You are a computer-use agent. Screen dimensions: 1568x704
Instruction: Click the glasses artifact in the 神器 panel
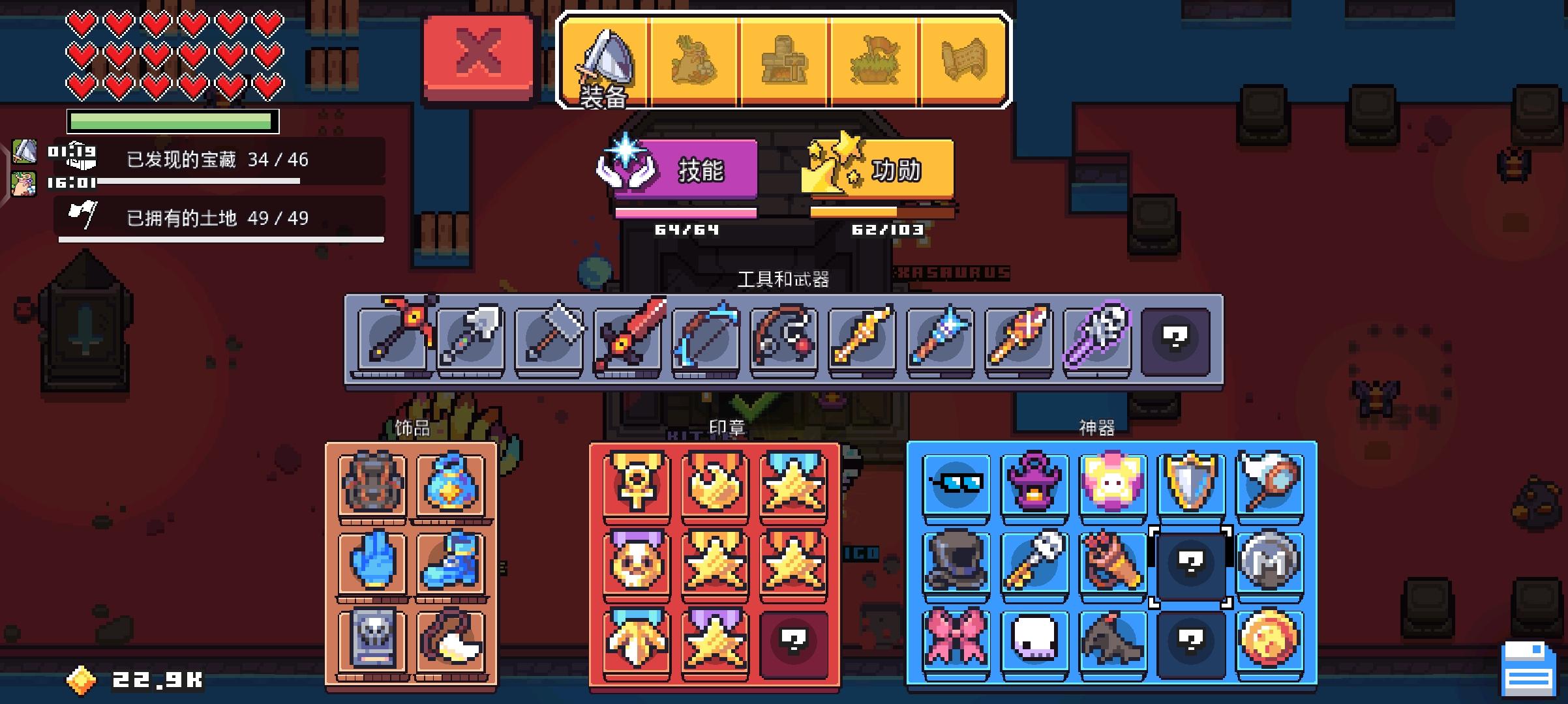(x=957, y=484)
